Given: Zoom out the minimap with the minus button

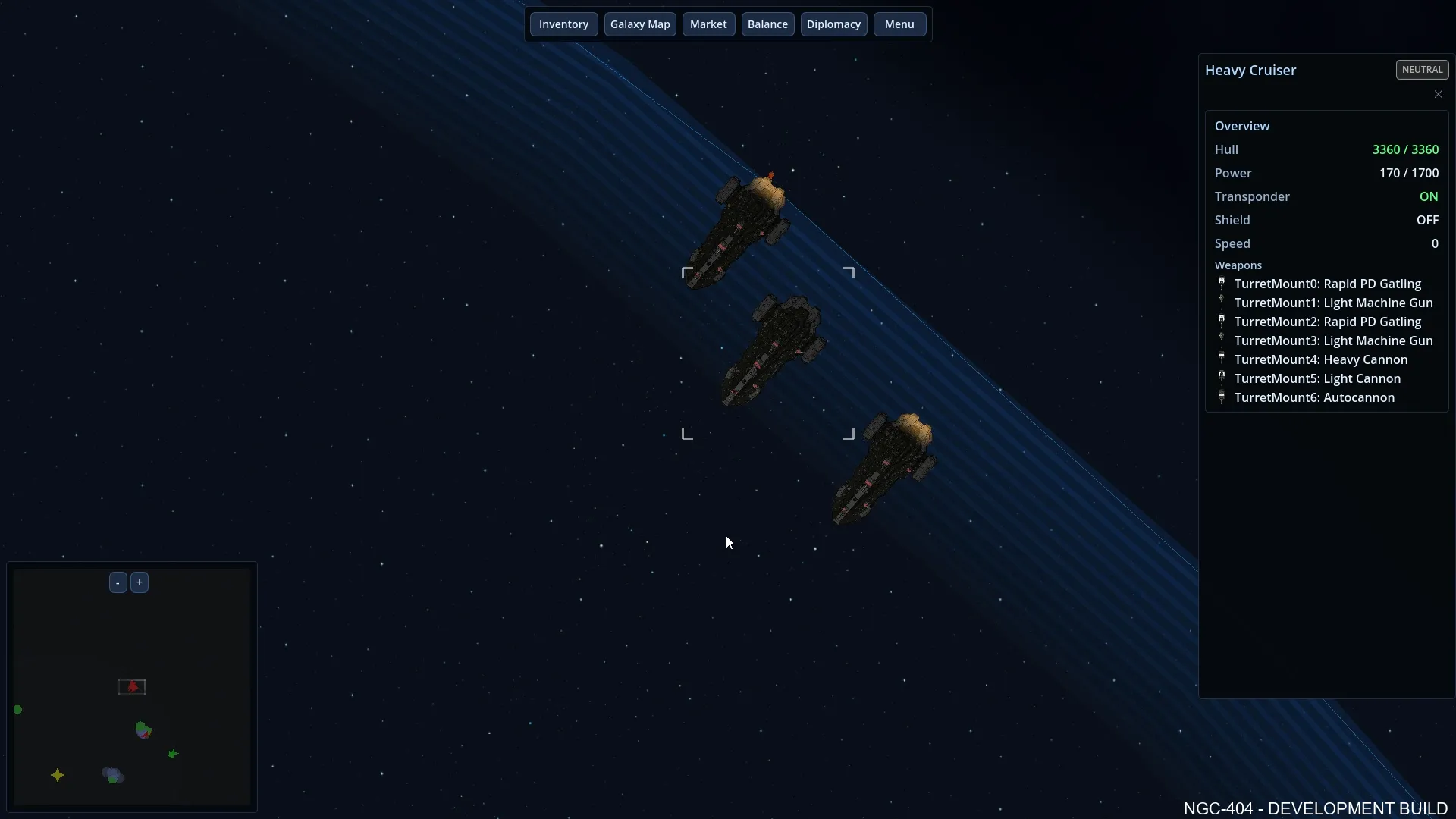Looking at the screenshot, I should point(118,582).
